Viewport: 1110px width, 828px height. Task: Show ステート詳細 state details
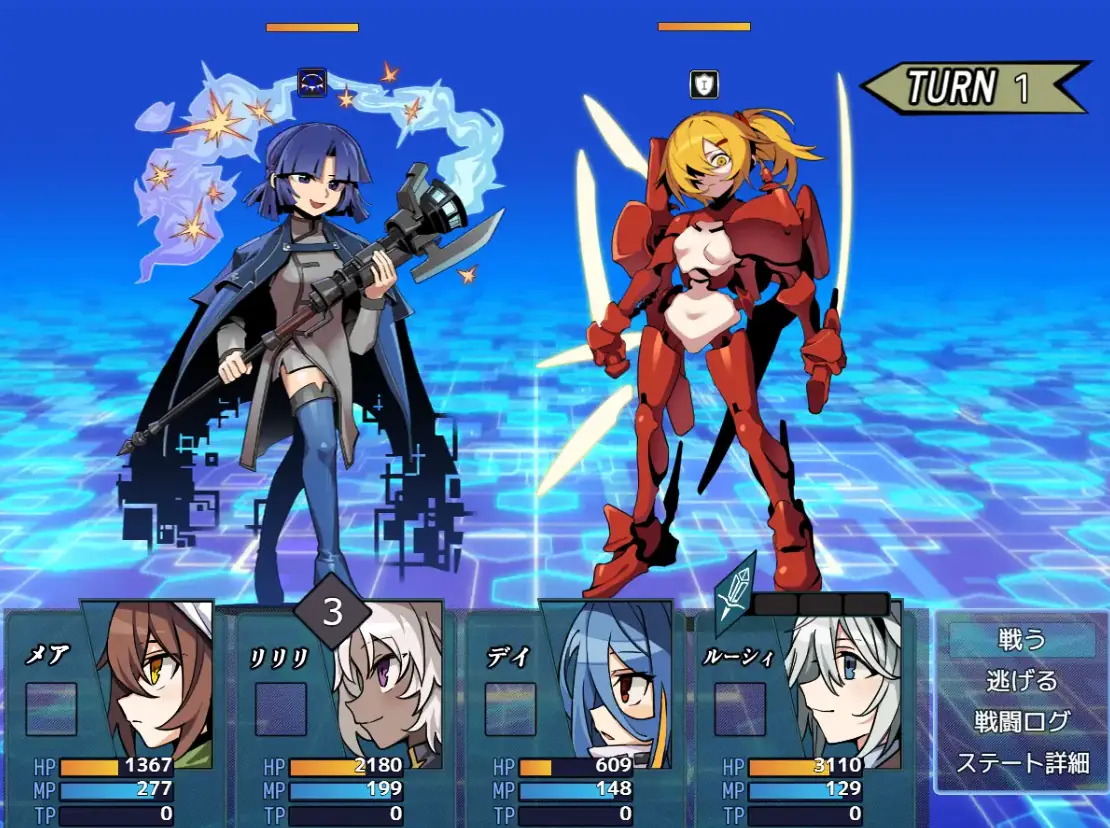click(x=1021, y=762)
